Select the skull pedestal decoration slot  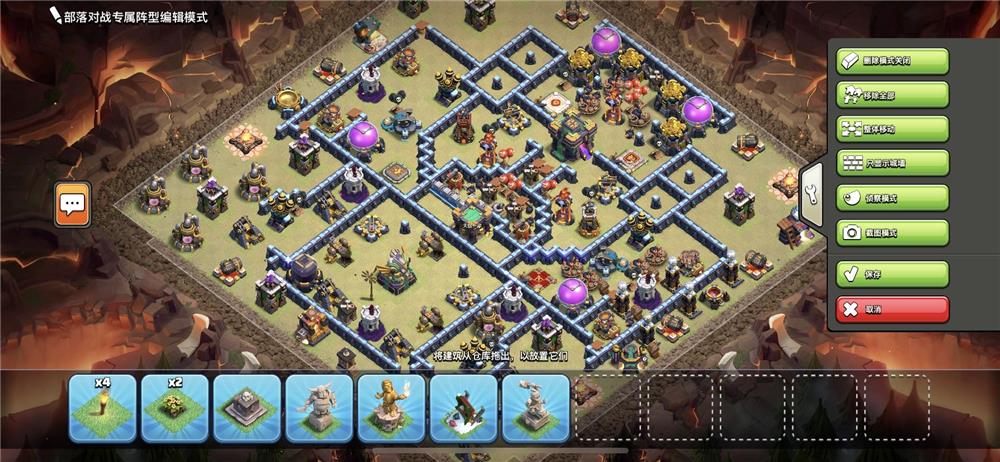tap(247, 408)
